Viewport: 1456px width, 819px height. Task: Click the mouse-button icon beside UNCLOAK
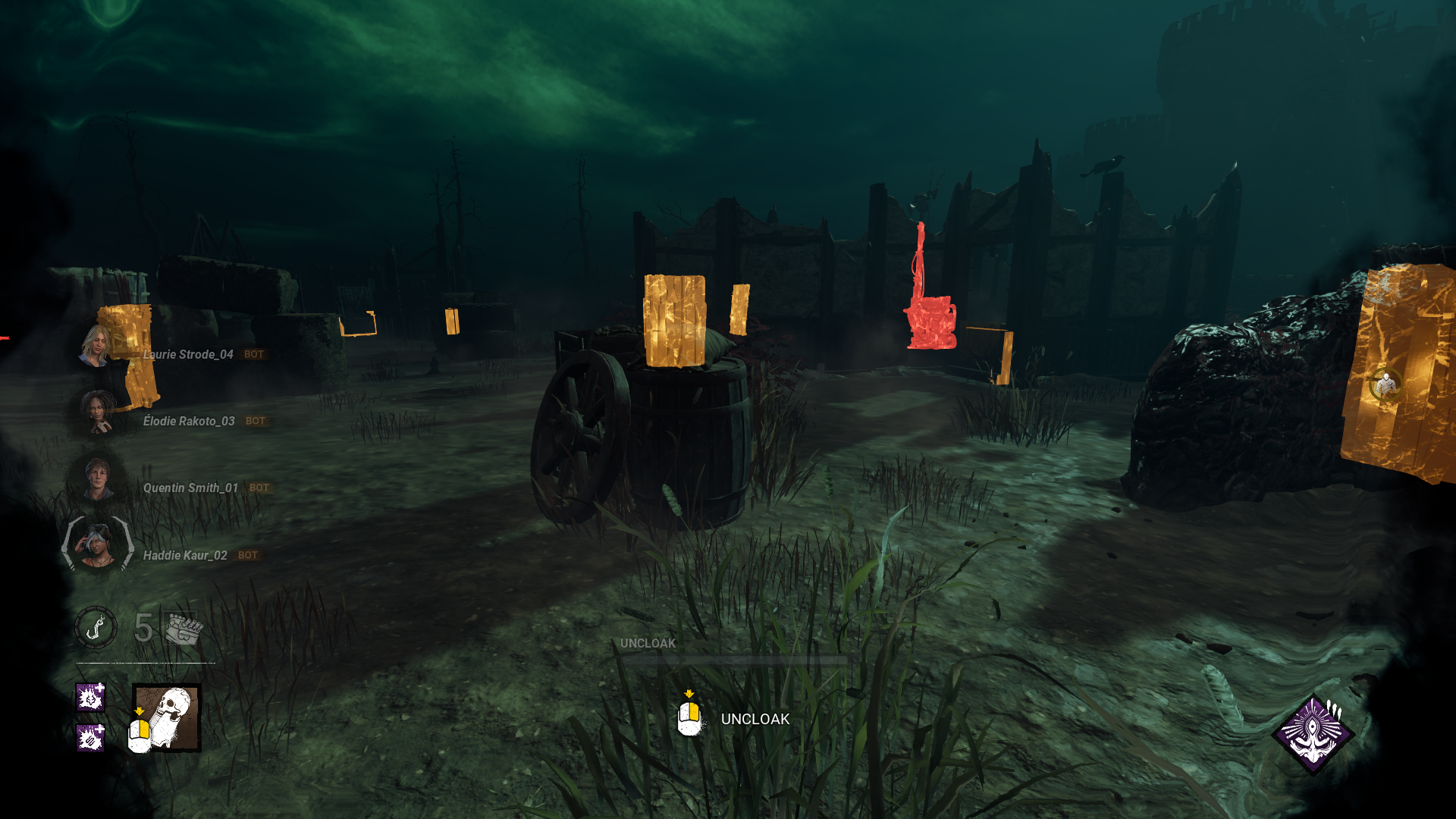[690, 718]
